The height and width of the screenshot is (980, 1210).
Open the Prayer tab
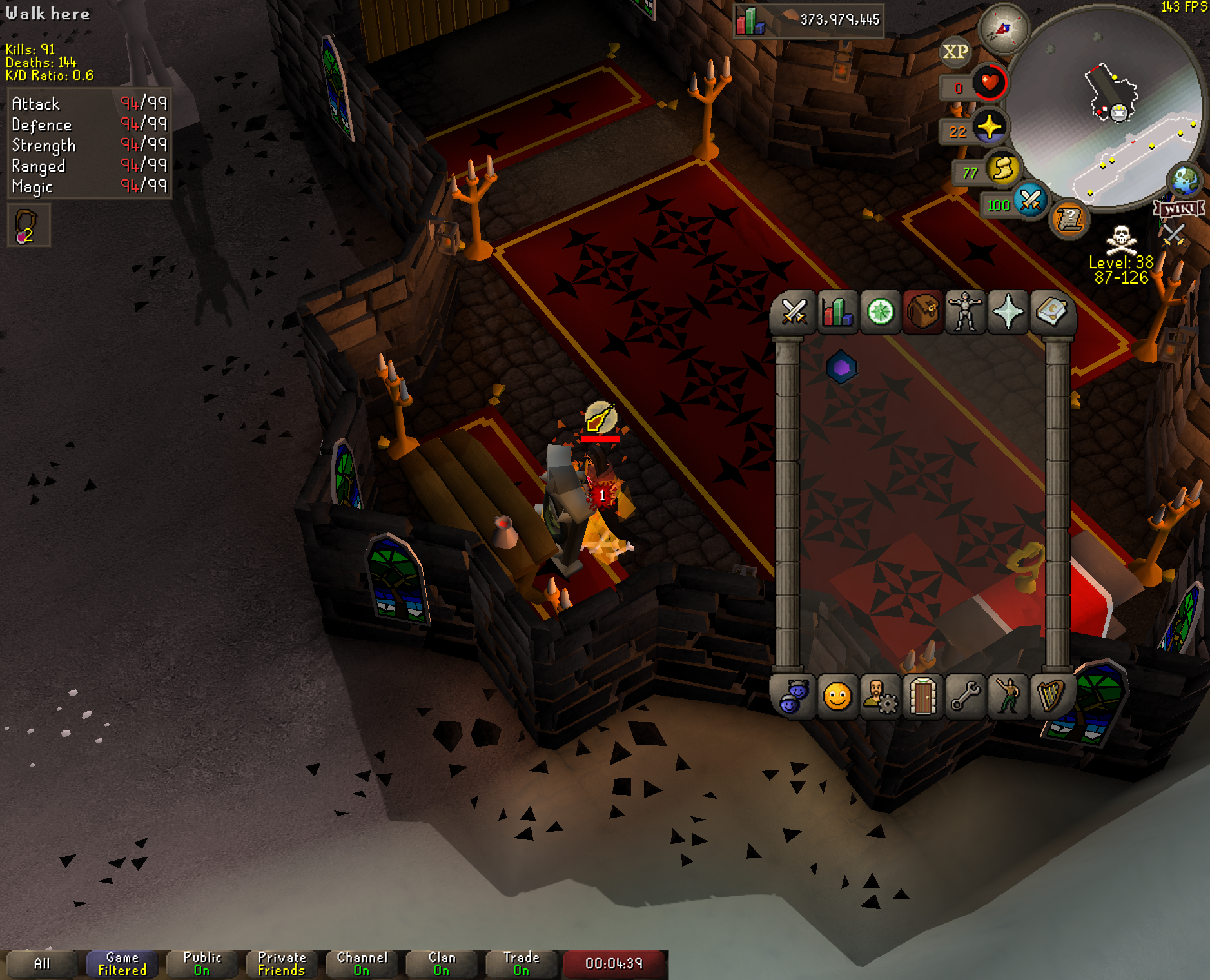click(x=1008, y=313)
